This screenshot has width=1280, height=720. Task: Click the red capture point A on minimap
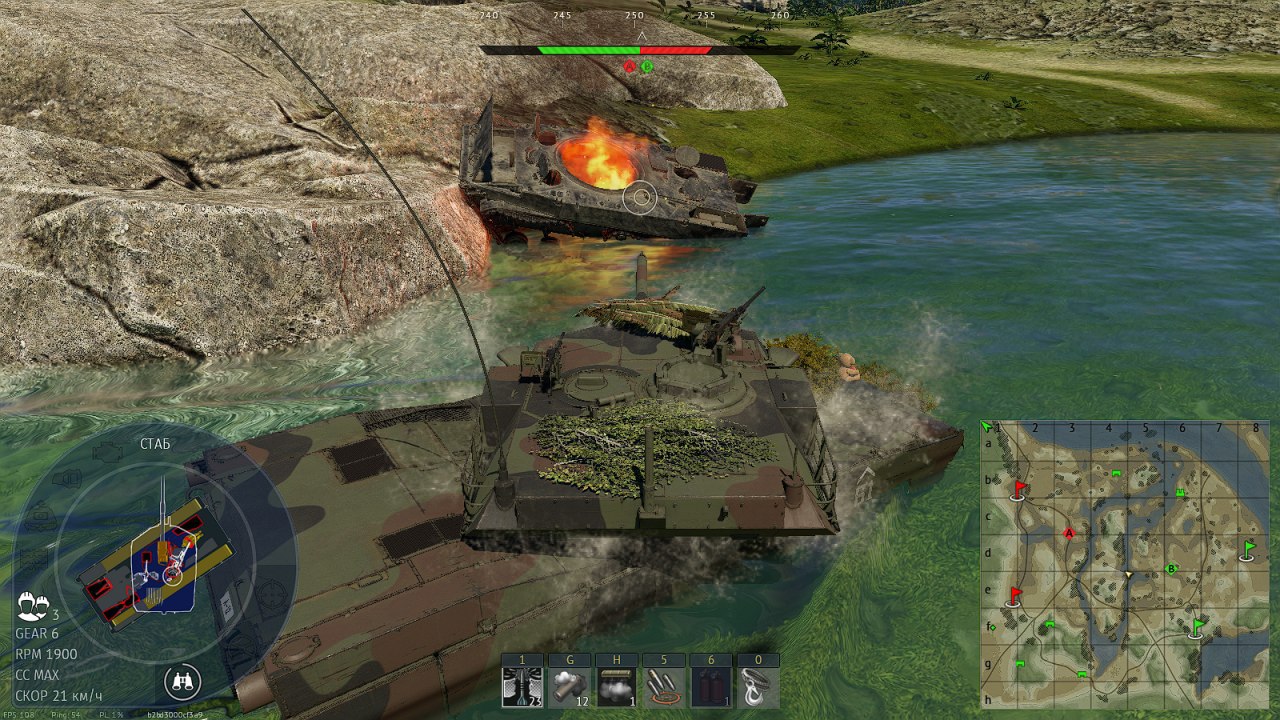click(1070, 534)
